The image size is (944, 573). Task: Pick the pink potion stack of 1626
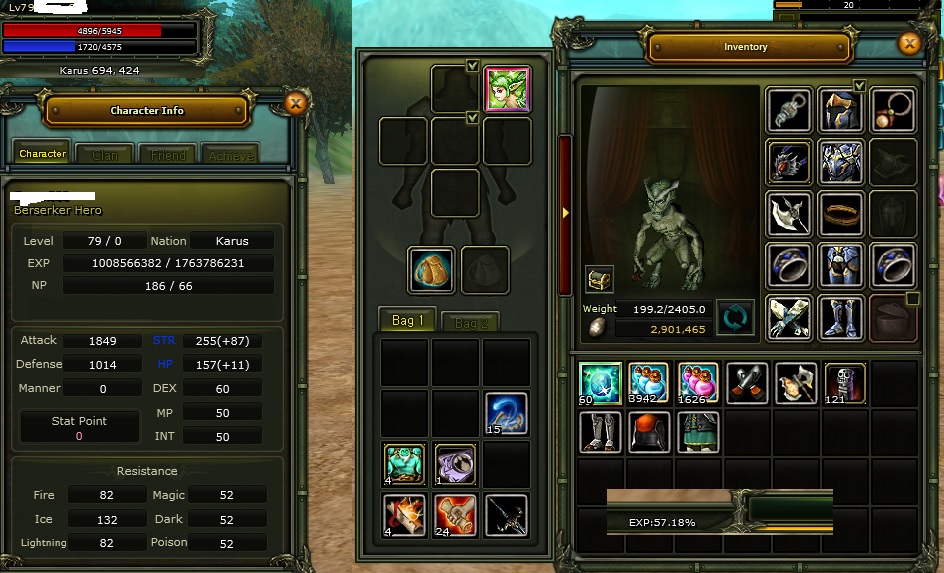click(x=698, y=383)
